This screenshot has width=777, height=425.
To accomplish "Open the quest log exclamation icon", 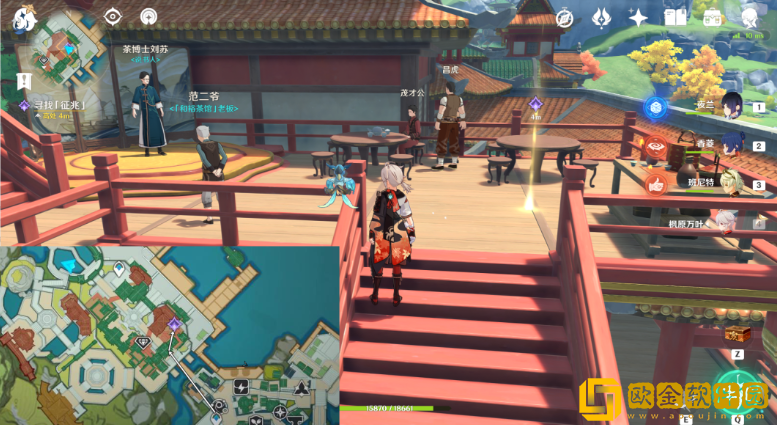I will point(21,80).
